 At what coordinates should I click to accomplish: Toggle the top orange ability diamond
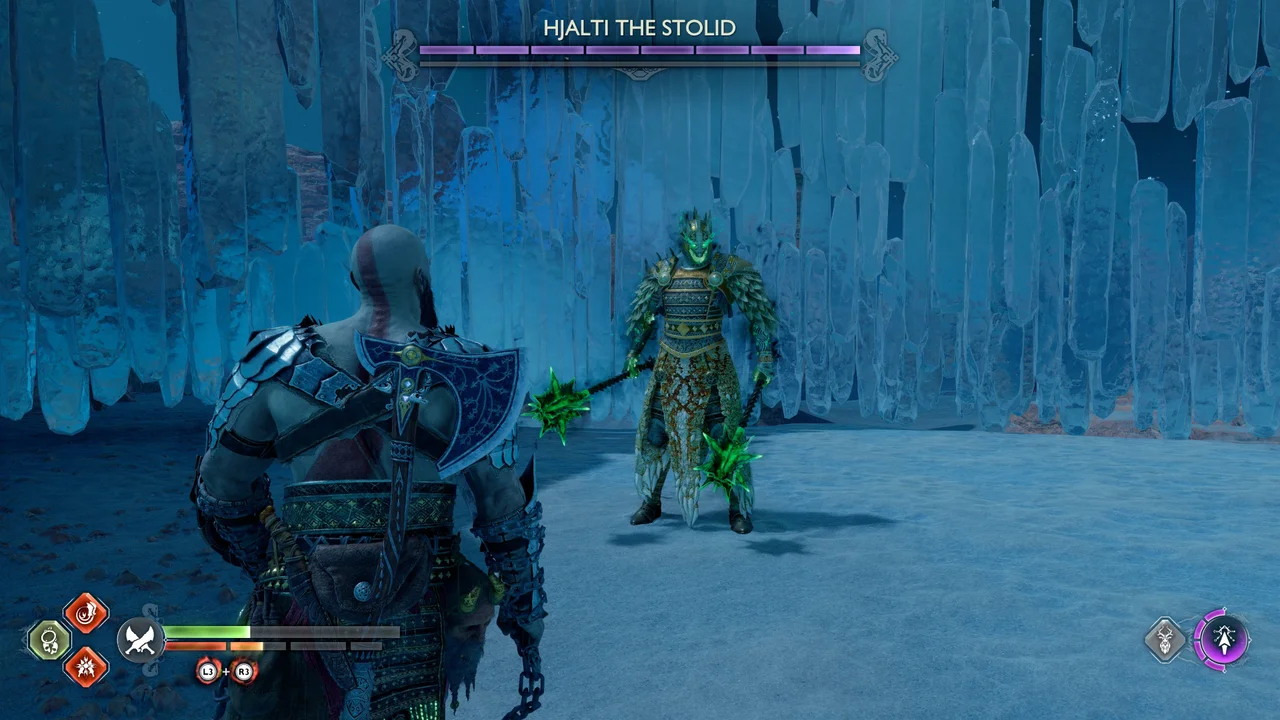click(85, 612)
